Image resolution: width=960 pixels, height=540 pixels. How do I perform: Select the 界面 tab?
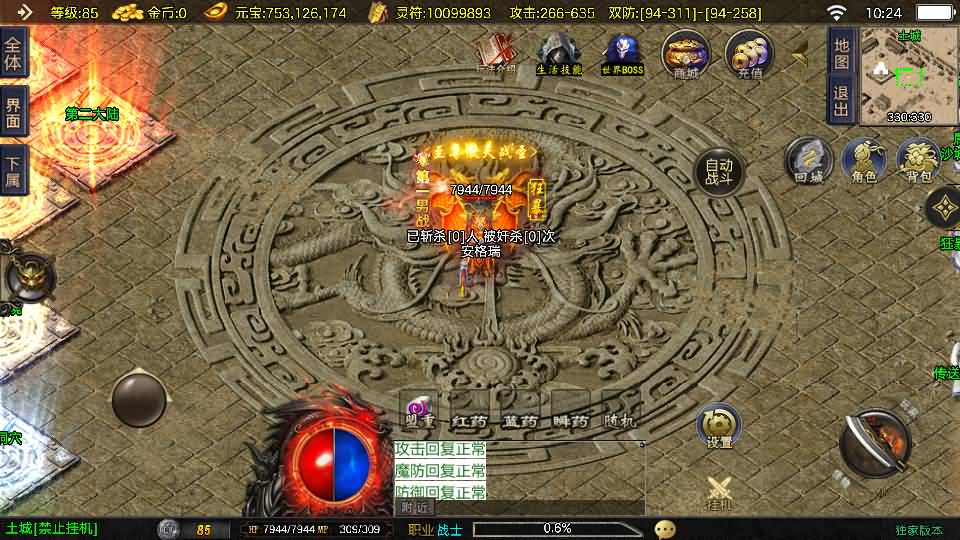(13, 111)
